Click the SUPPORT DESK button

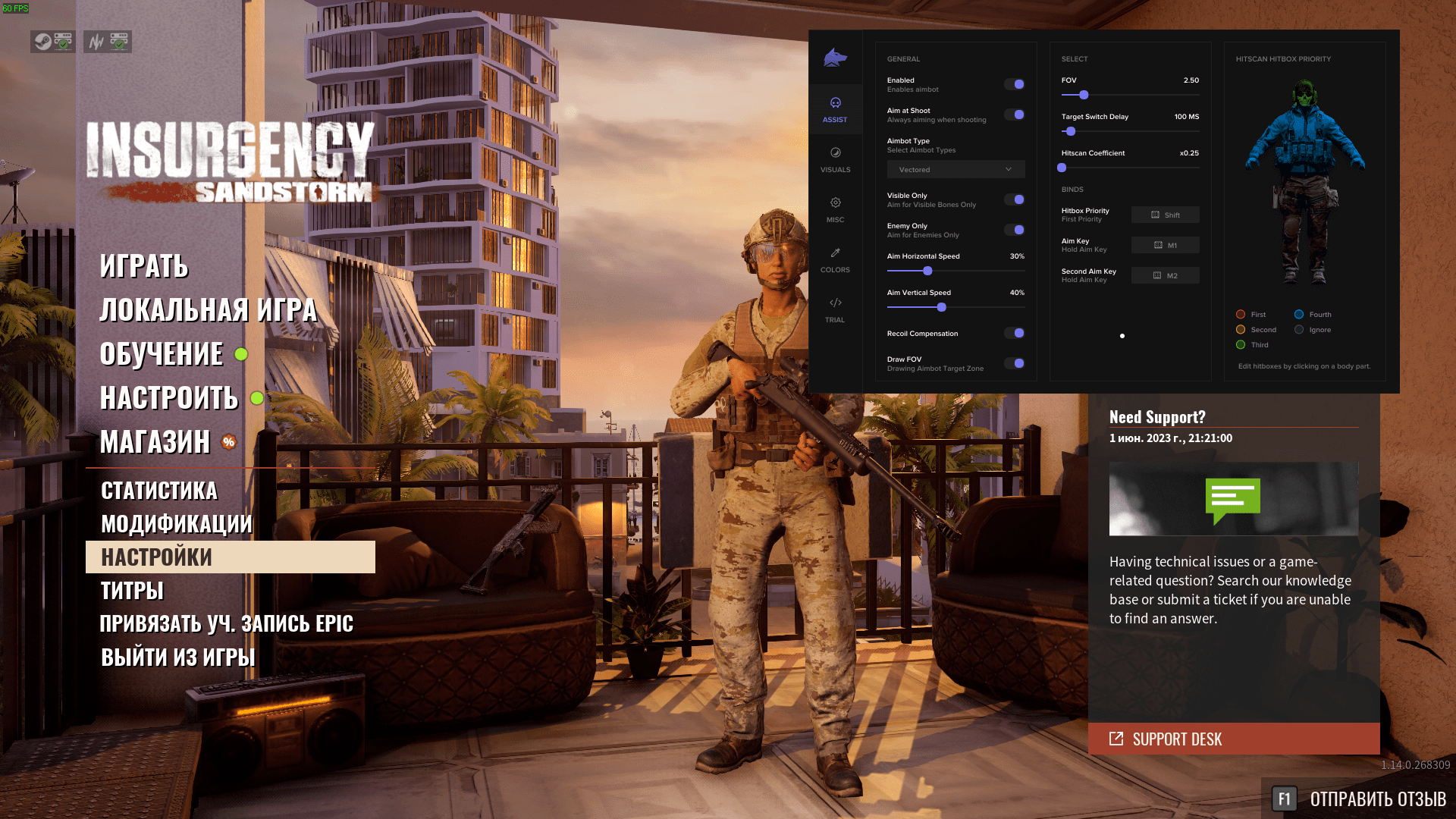[1234, 739]
